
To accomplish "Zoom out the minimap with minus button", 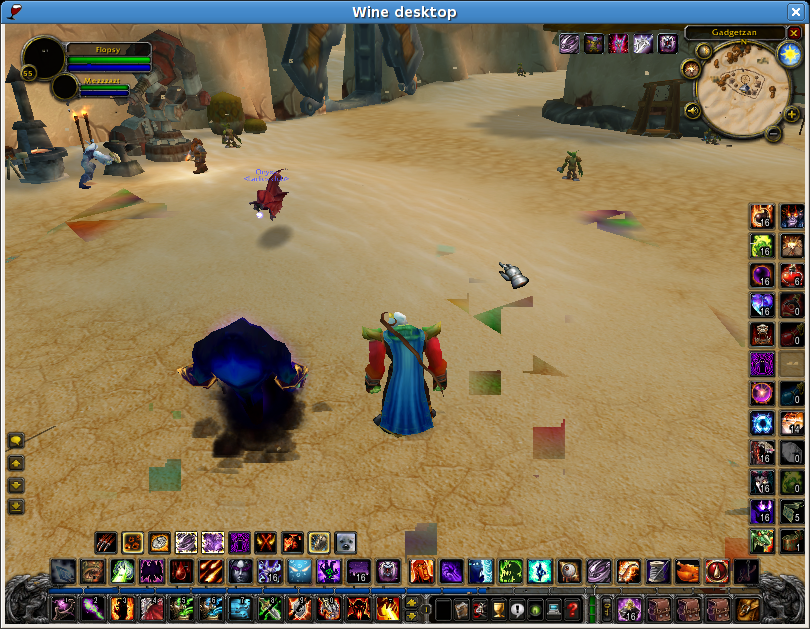I will [773, 133].
